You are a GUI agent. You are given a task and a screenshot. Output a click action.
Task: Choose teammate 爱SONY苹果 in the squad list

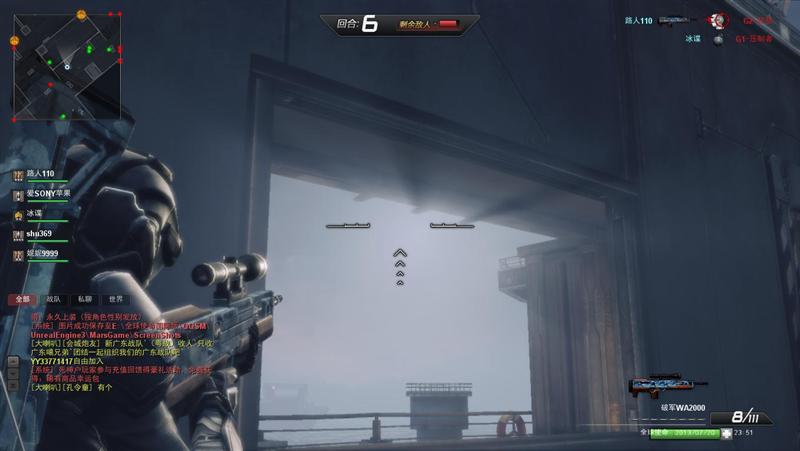click(x=42, y=193)
